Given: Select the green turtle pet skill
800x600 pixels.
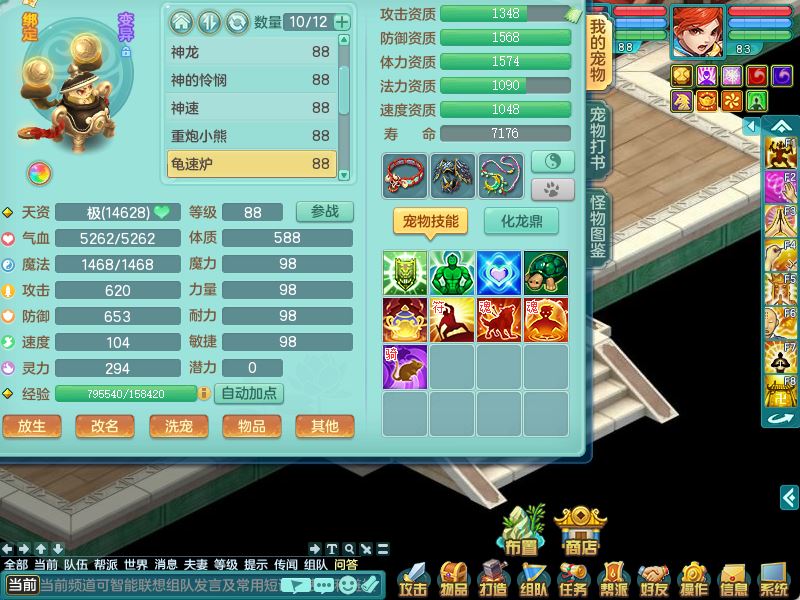Looking at the screenshot, I should (x=545, y=273).
